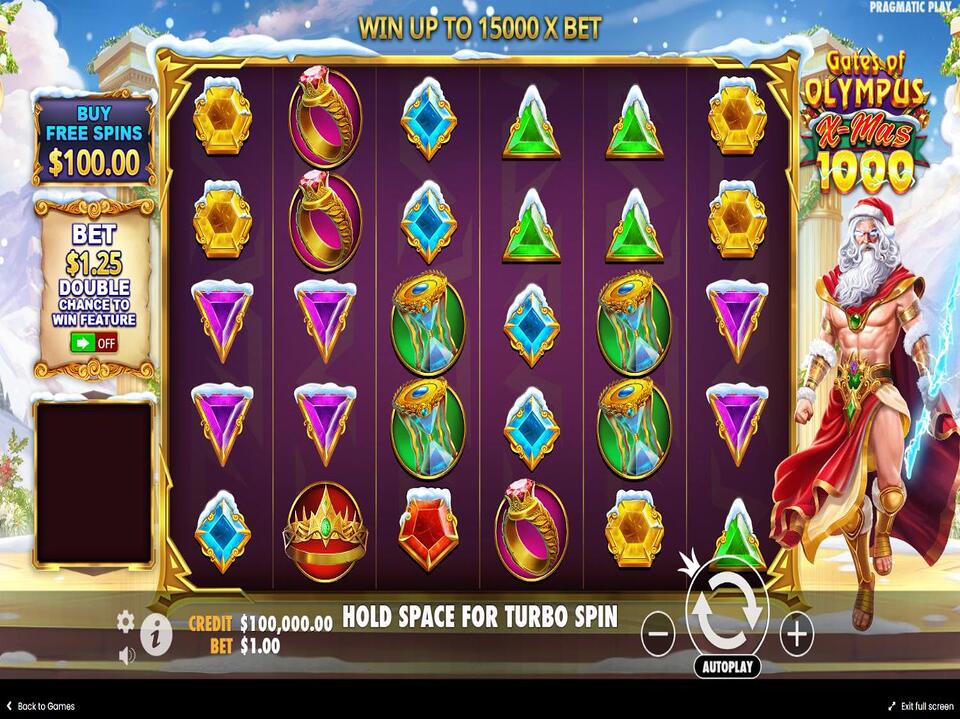Increase the bet with plus button
Viewport: 960px width, 719px height.
pos(796,634)
